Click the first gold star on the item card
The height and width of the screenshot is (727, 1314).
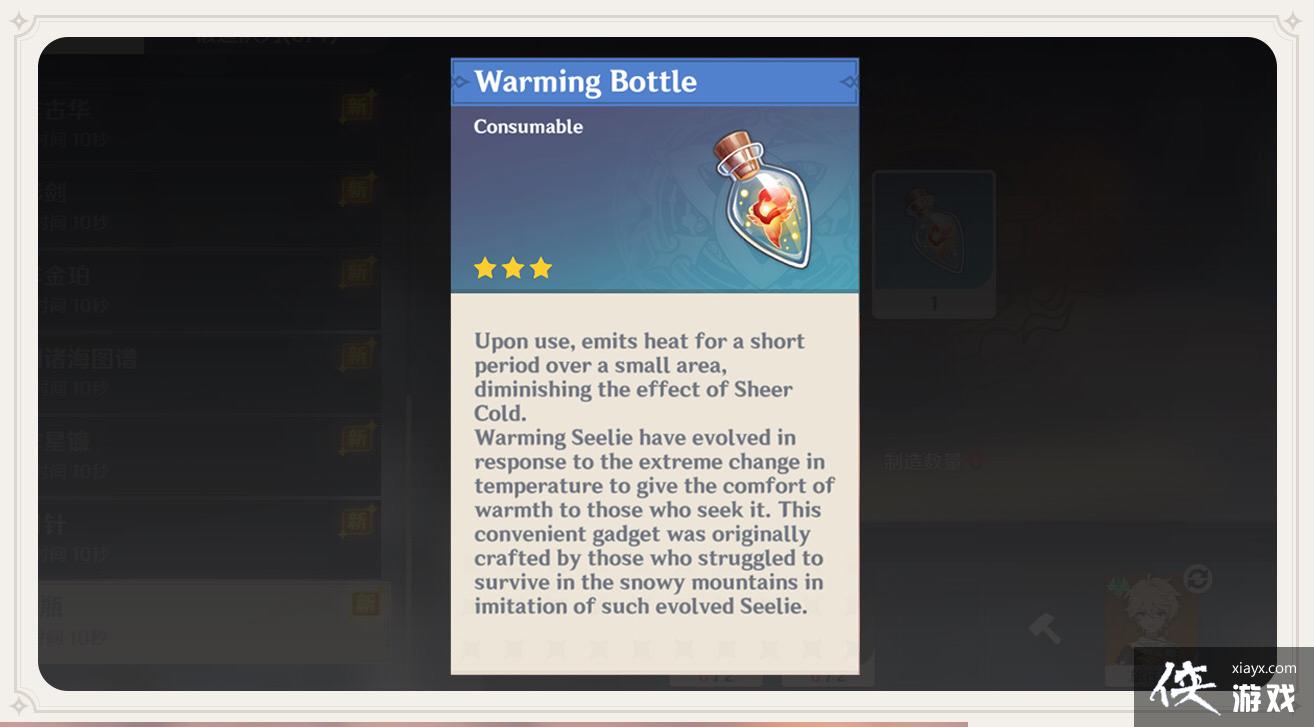point(486,267)
